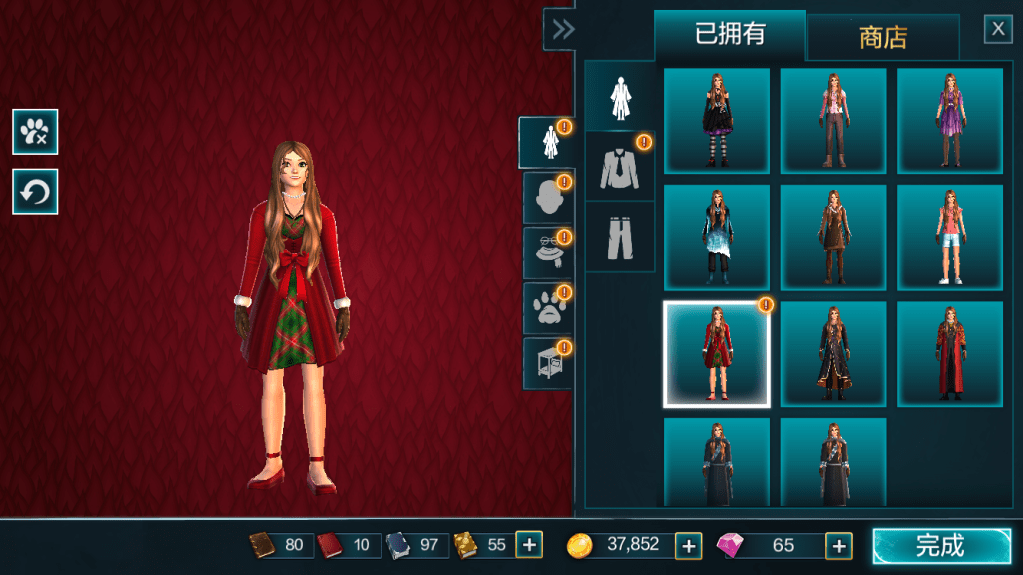The width and height of the screenshot is (1023, 575).
Task: Choose the pink top white shorts outfit
Action: click(x=949, y=238)
